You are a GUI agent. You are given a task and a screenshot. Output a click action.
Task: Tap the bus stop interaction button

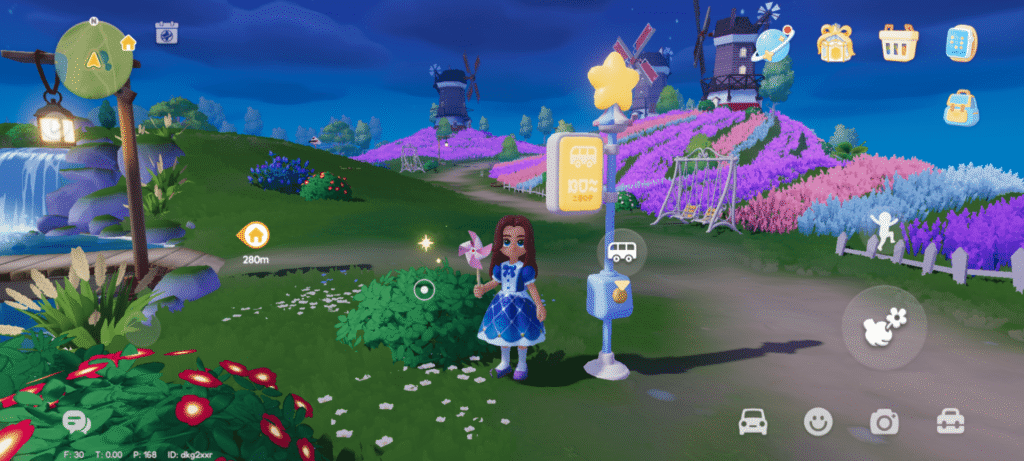(622, 250)
